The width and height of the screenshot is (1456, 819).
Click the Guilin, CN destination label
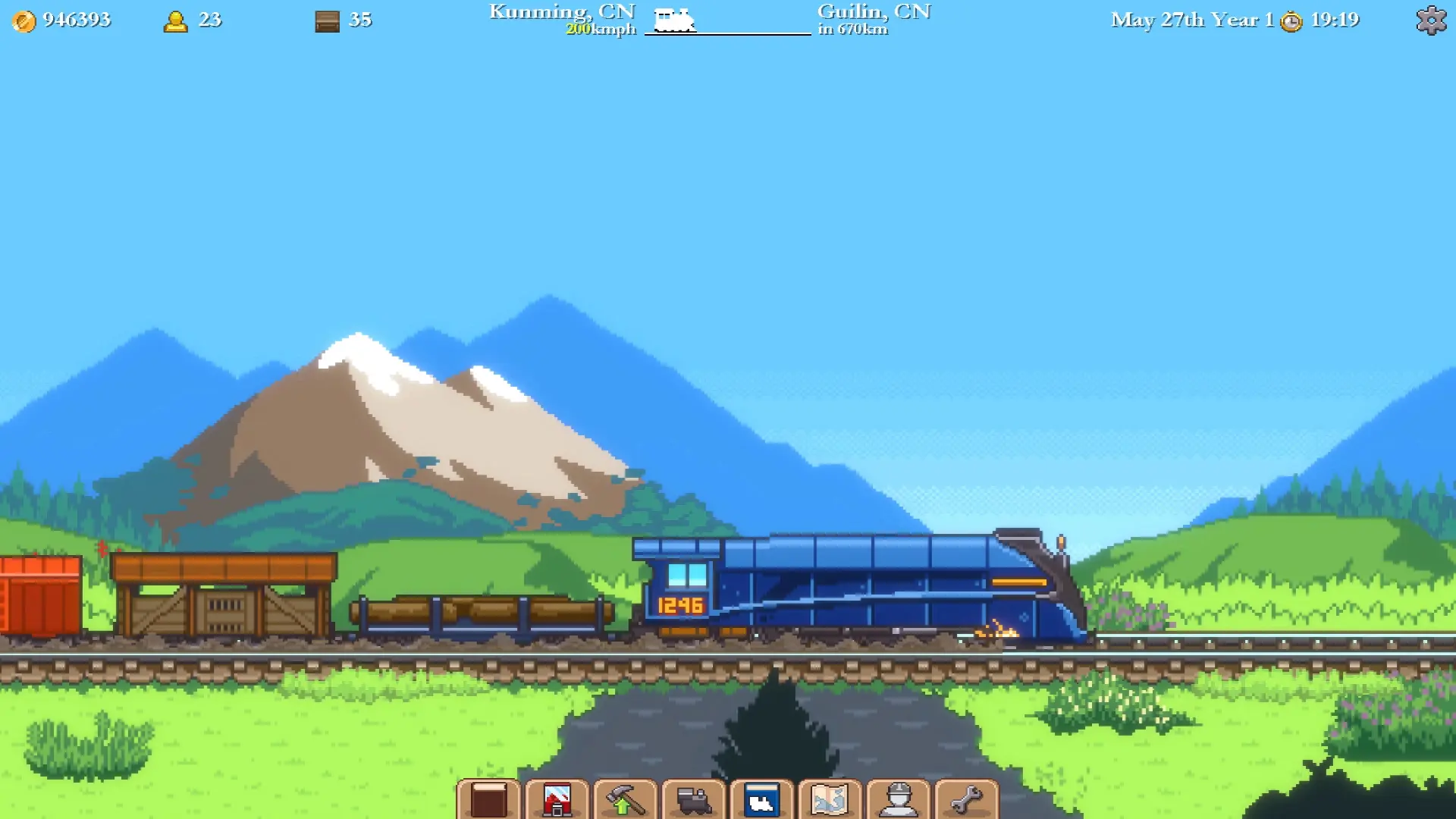click(x=872, y=11)
